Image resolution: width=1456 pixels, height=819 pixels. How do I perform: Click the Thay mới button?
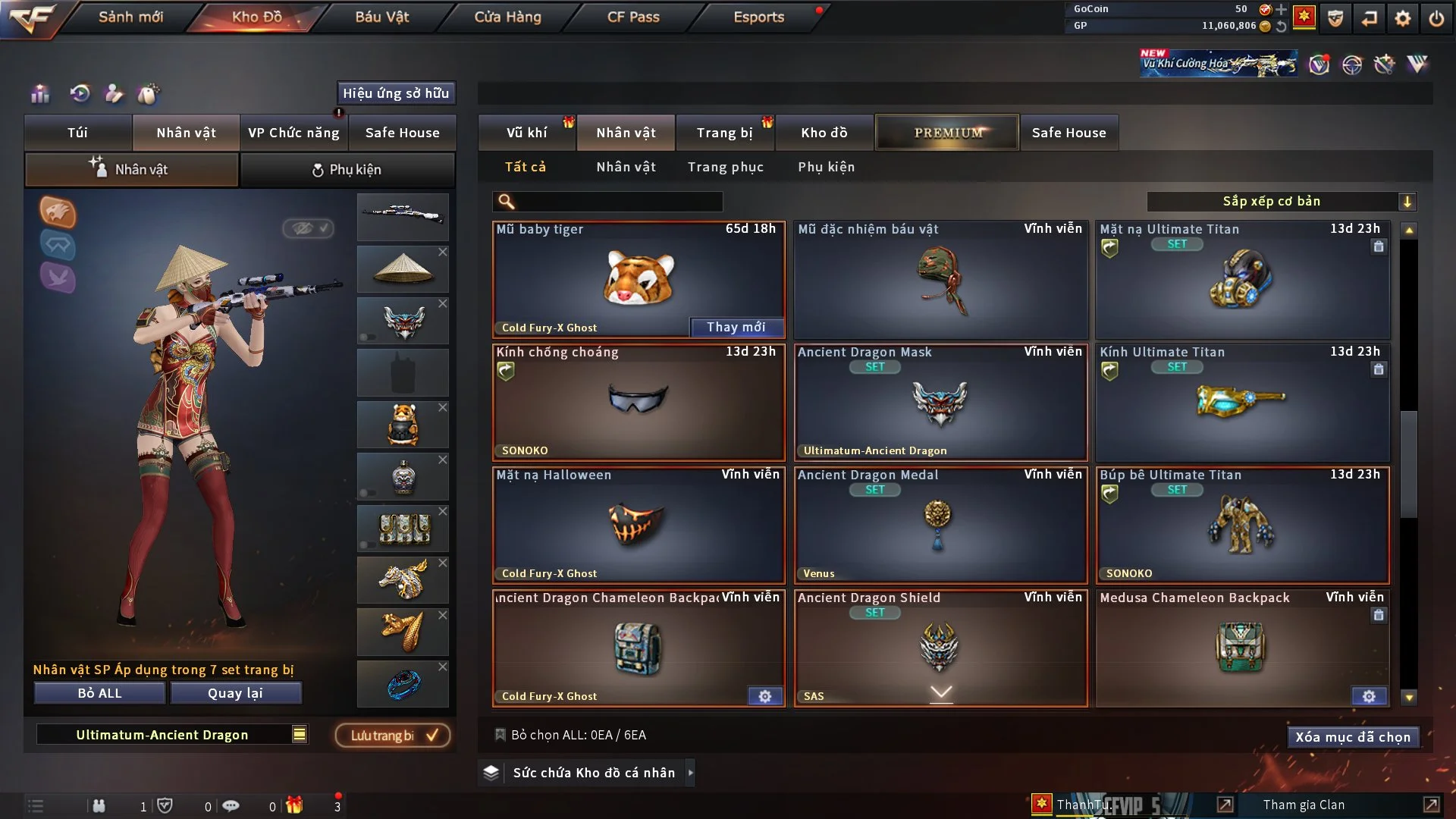(736, 327)
